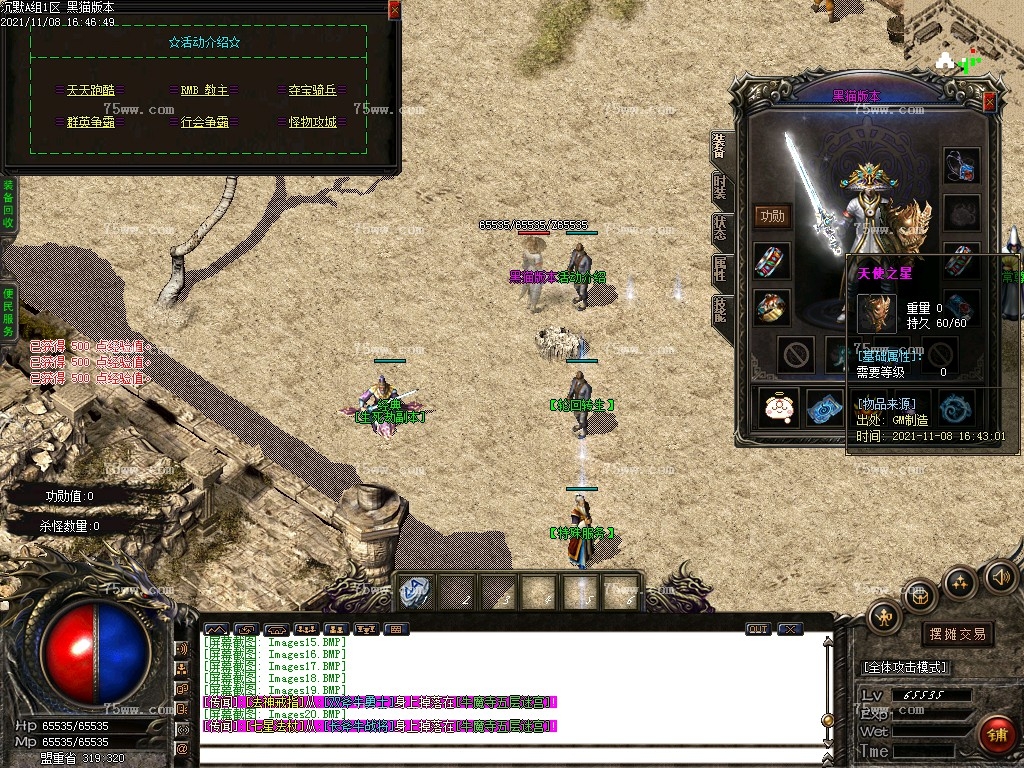Switch to the 状态 tab

click(720, 227)
